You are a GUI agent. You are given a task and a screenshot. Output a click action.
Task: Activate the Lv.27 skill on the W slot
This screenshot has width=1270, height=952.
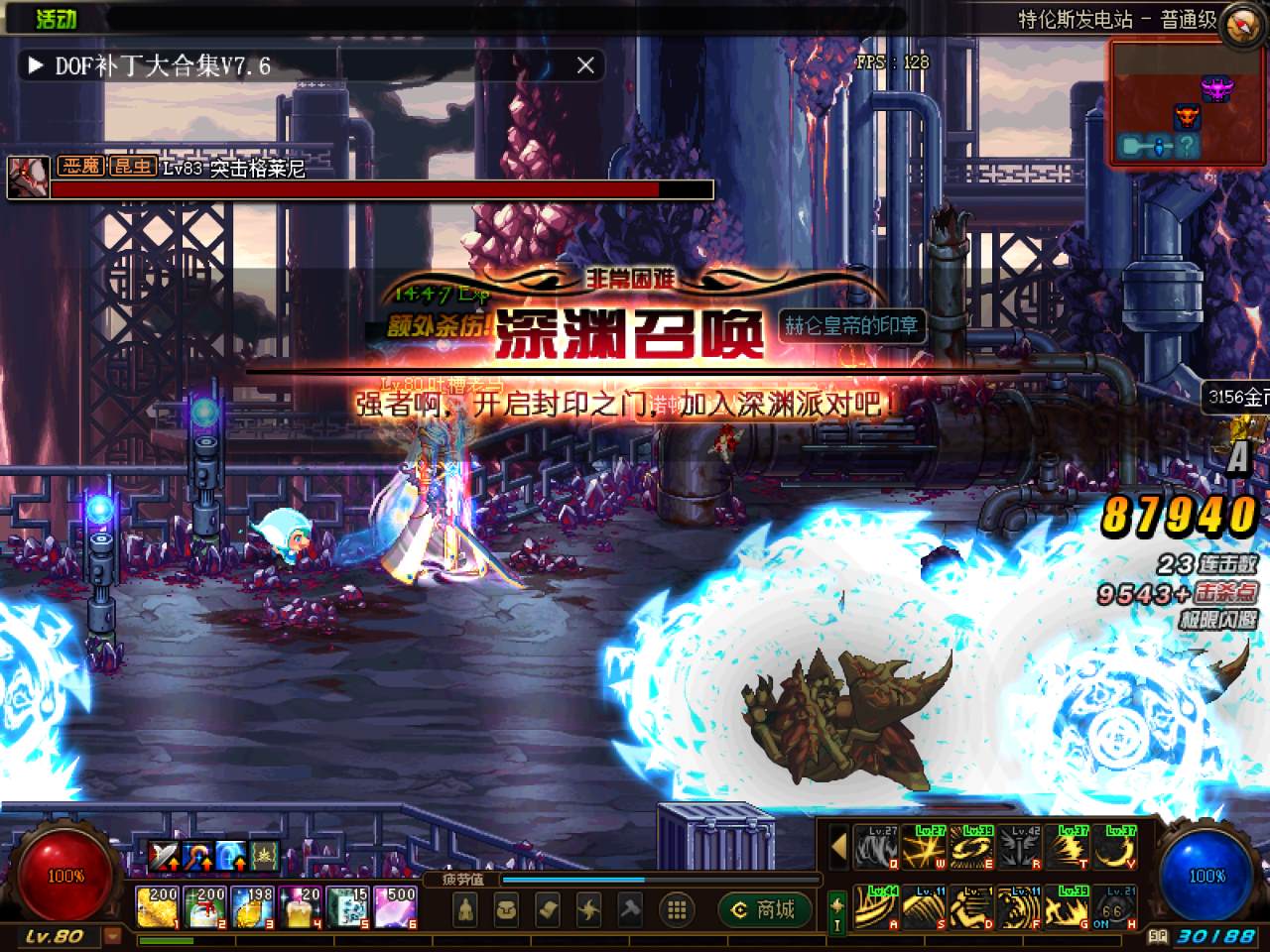tap(924, 848)
